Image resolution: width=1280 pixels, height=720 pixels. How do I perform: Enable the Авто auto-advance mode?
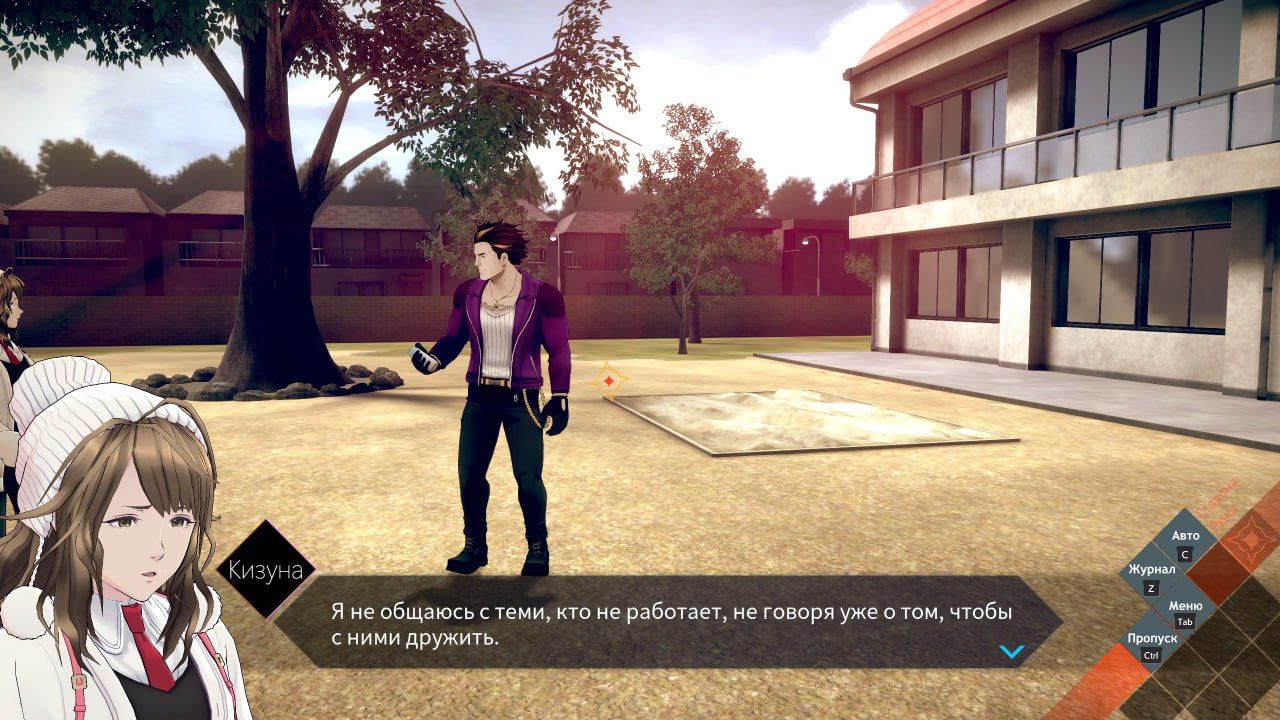[1185, 543]
